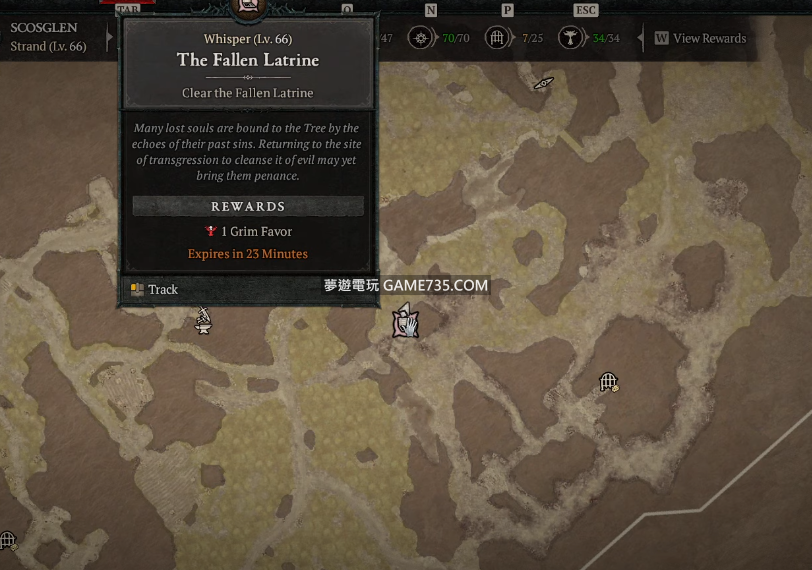Select the small feather marker on map

543,83
